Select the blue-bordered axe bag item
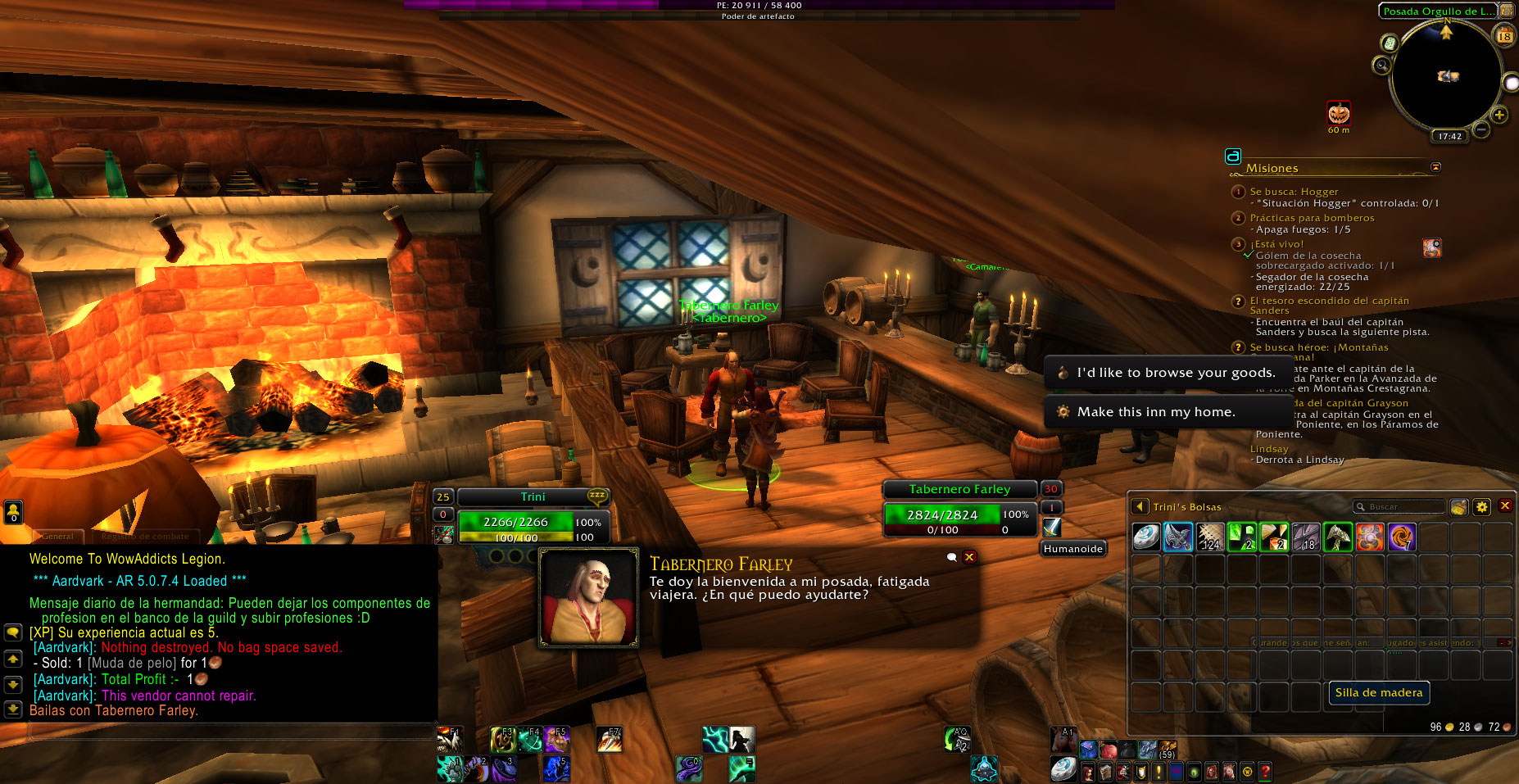Viewport: 1519px width, 784px height. pos(1178,537)
